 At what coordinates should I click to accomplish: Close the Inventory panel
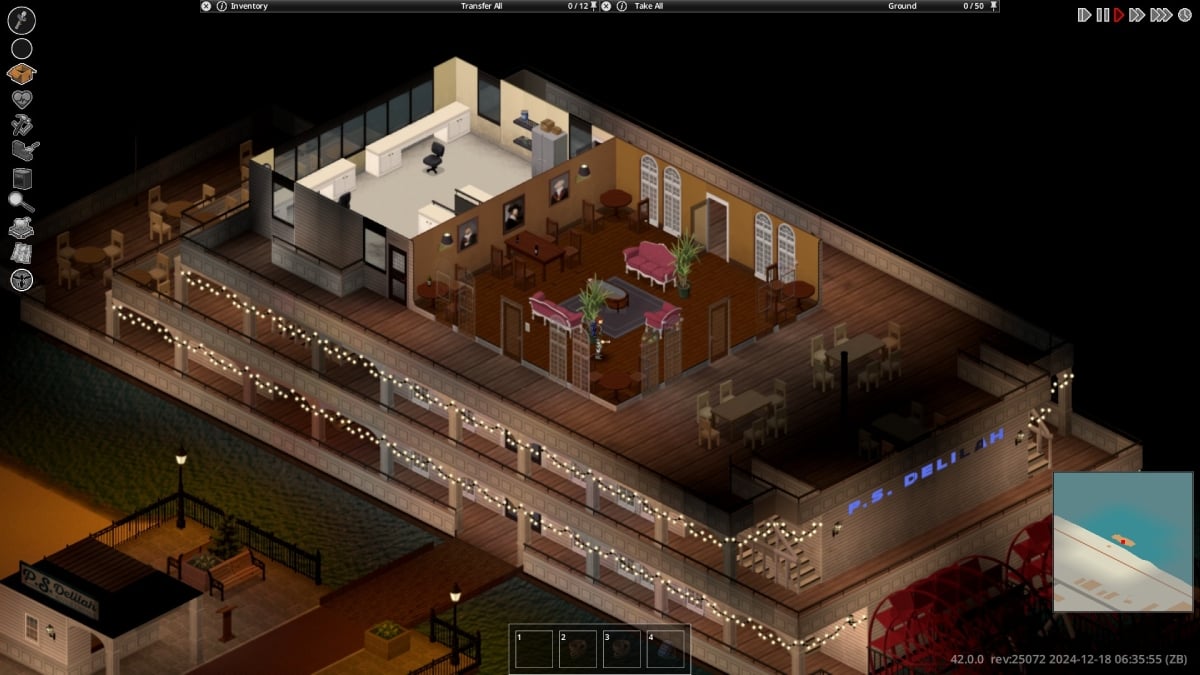pos(206,6)
